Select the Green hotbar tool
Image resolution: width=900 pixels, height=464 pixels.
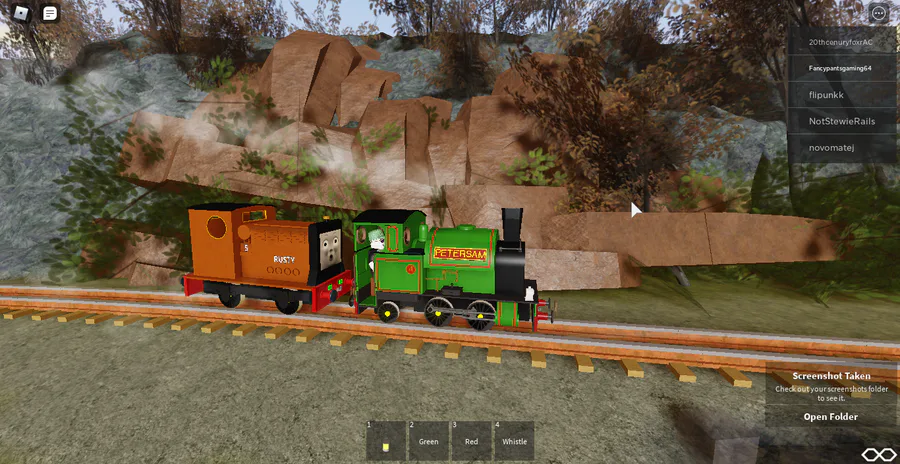[x=429, y=441]
